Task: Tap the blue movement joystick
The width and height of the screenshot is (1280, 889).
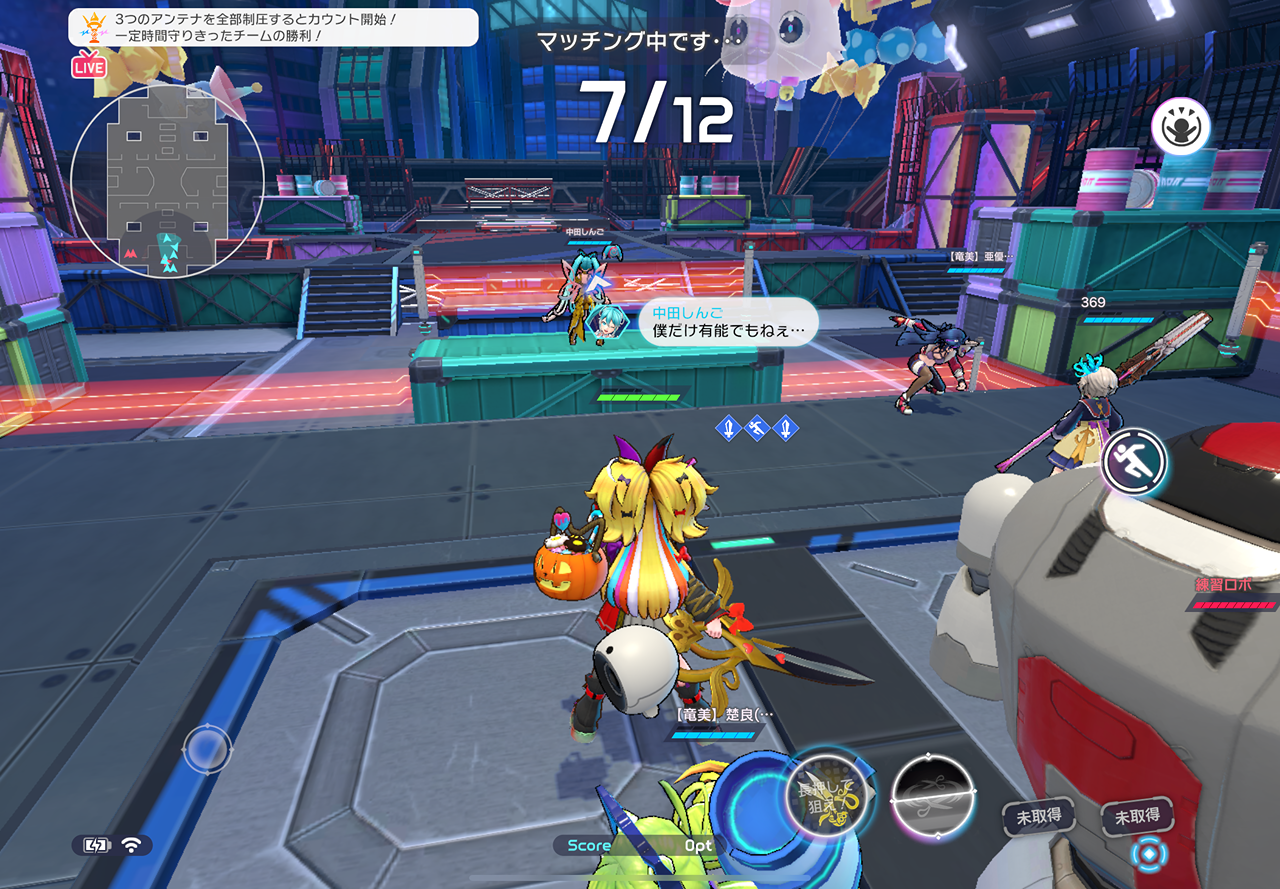Action: 207,749
